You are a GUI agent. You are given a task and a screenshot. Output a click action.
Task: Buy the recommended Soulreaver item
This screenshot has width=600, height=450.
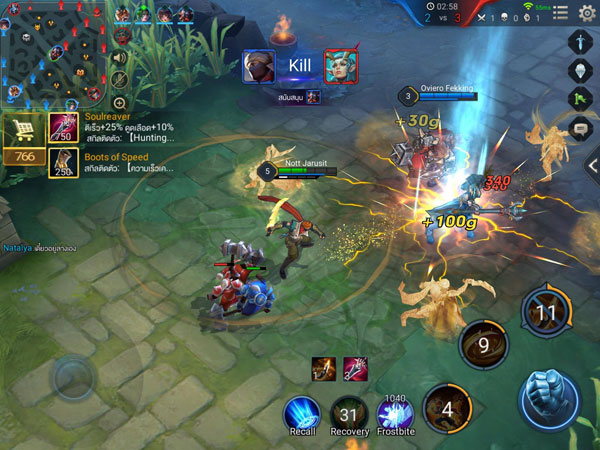63,127
